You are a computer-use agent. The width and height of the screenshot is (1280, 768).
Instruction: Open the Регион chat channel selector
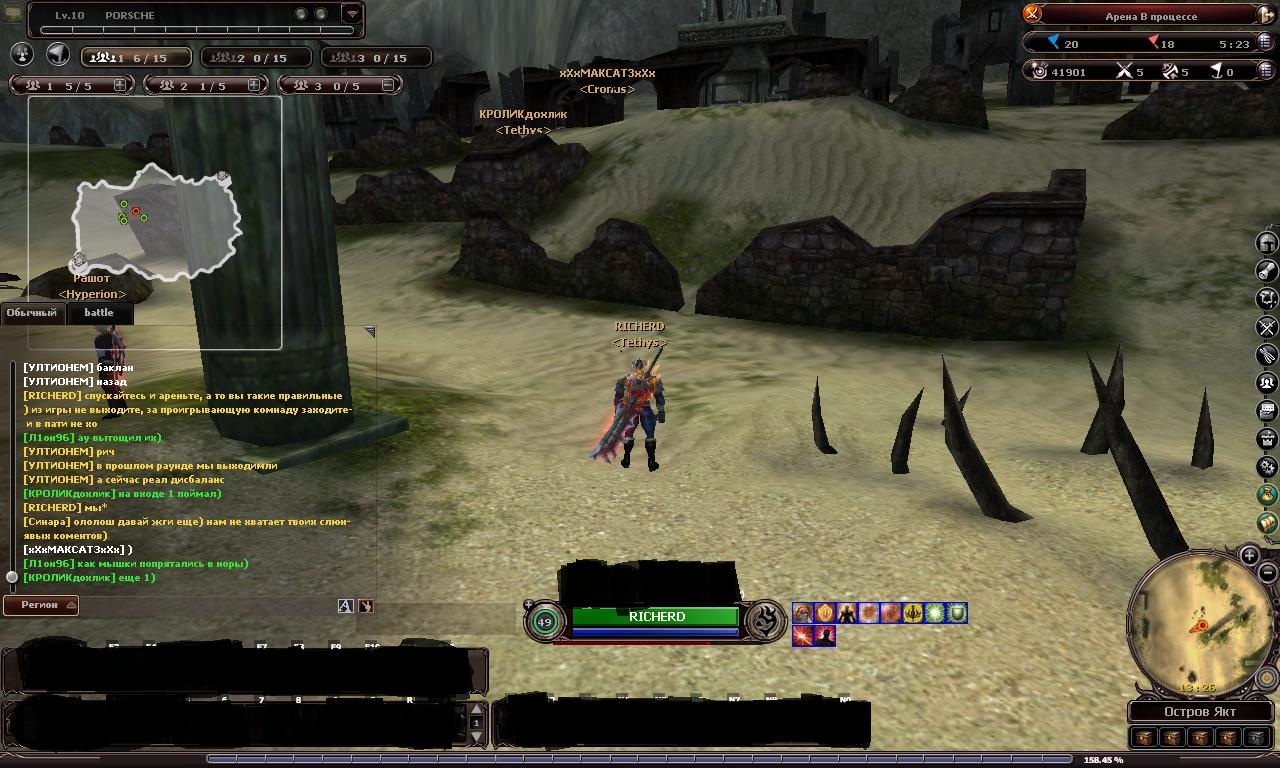click(x=41, y=605)
